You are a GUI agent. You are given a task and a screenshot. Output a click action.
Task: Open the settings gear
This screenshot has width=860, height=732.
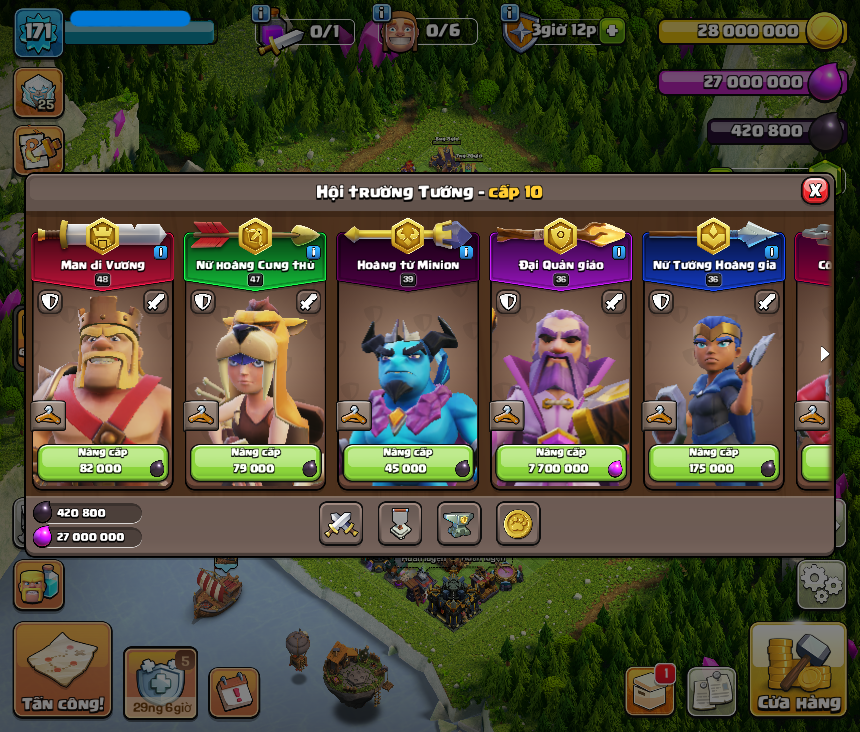[821, 584]
